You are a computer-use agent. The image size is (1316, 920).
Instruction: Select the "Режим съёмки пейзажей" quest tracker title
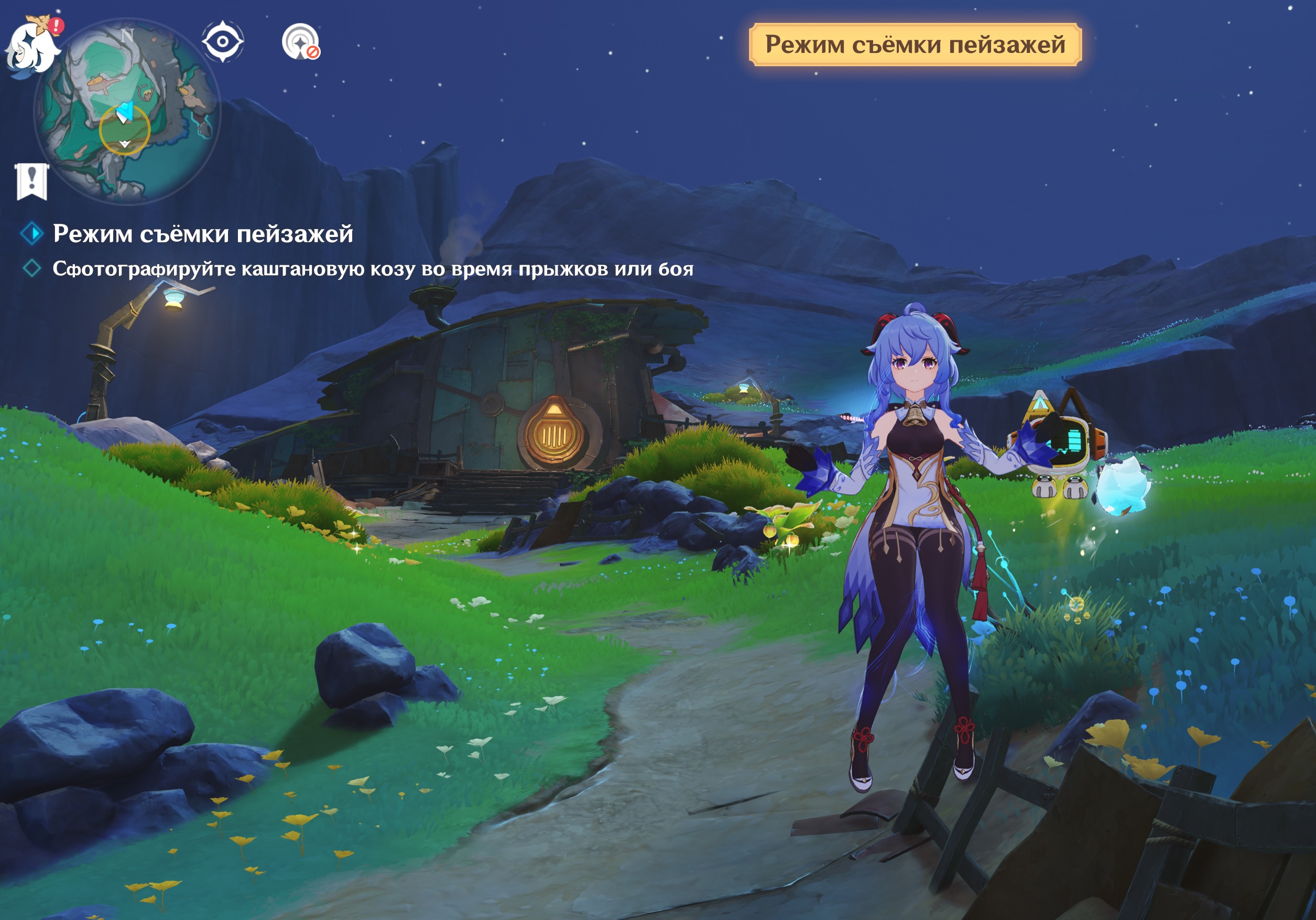202,234
